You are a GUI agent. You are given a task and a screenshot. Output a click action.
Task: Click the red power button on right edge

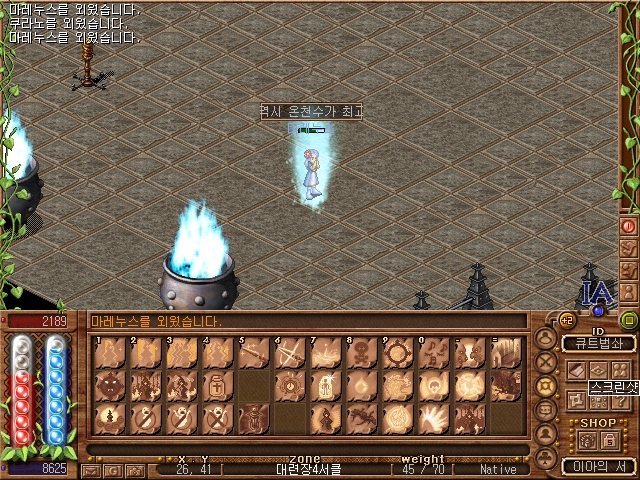click(628, 227)
